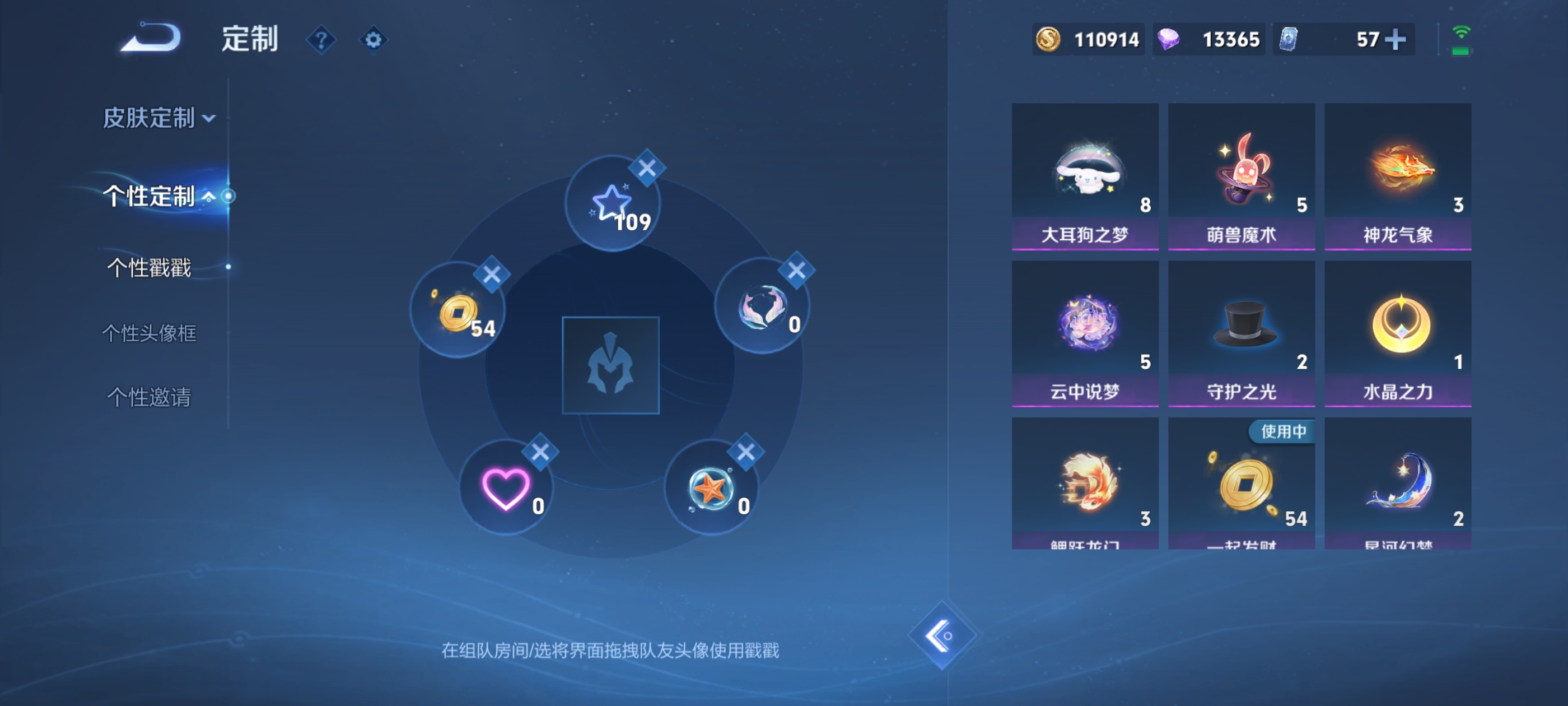Screen dimensions: 1568x706
Task: Collapse the 个性定制 section
Action: coord(154,196)
